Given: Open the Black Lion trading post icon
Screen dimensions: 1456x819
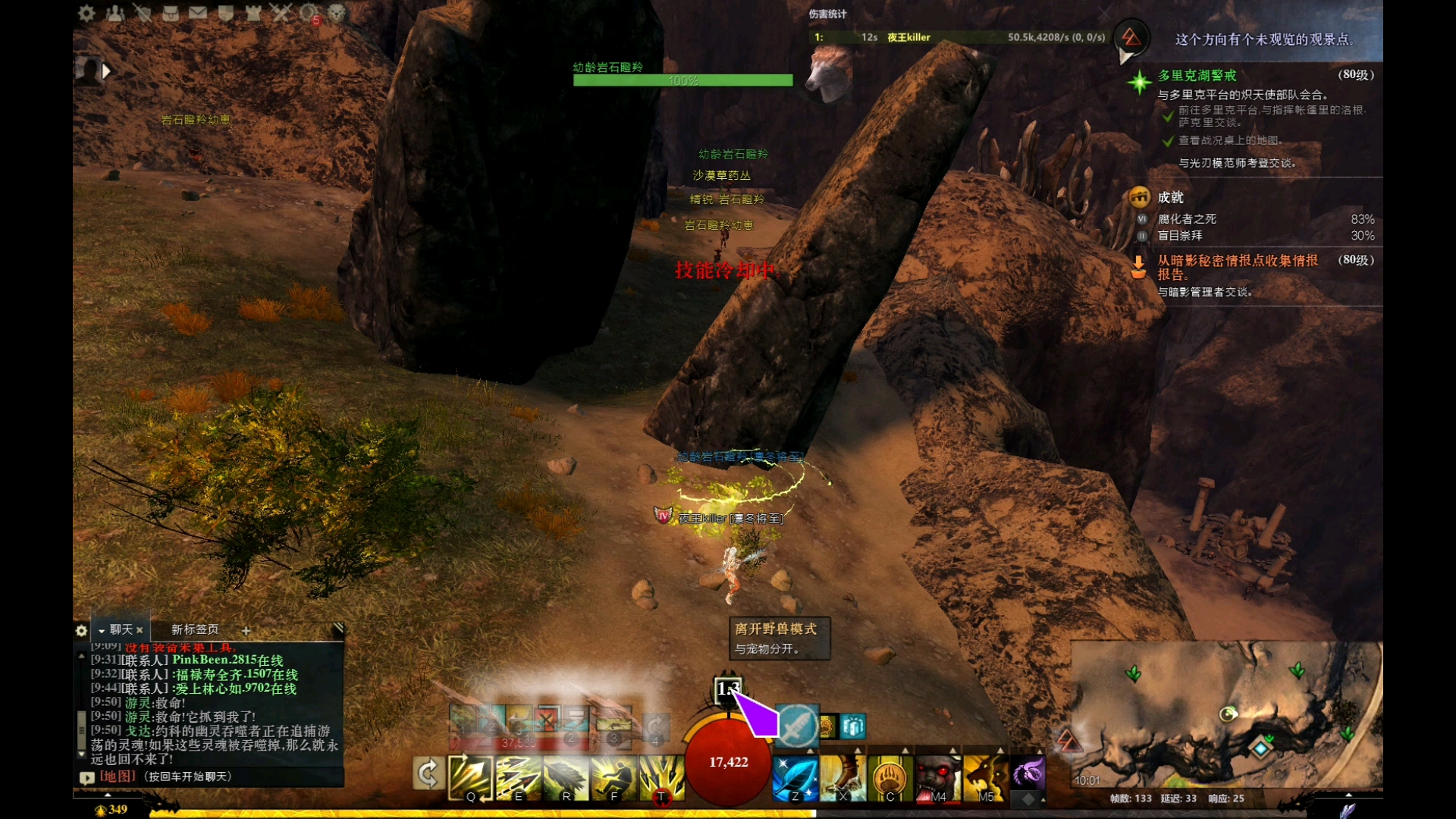Looking at the screenshot, I should (337, 13).
